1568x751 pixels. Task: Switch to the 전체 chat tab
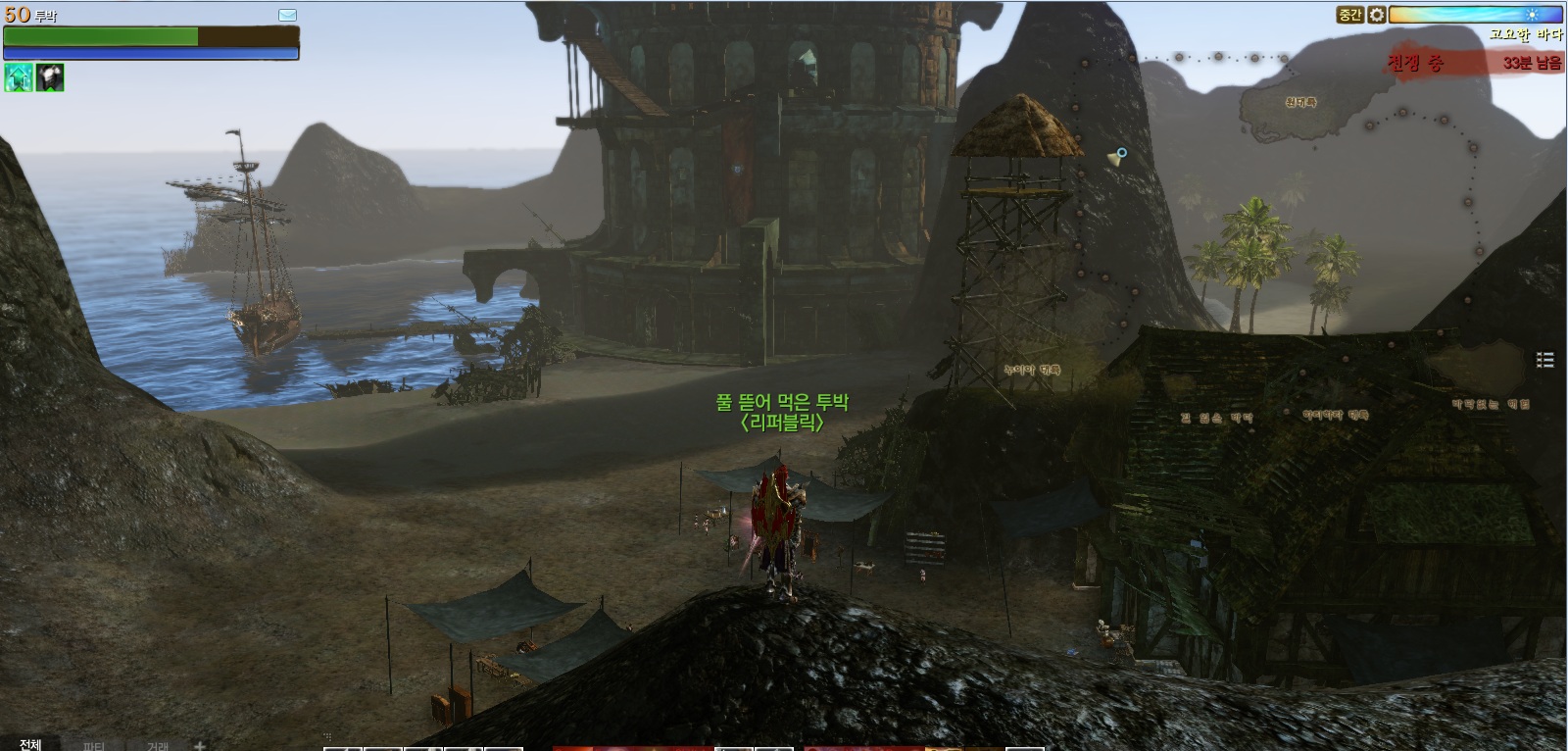[x=30, y=744]
